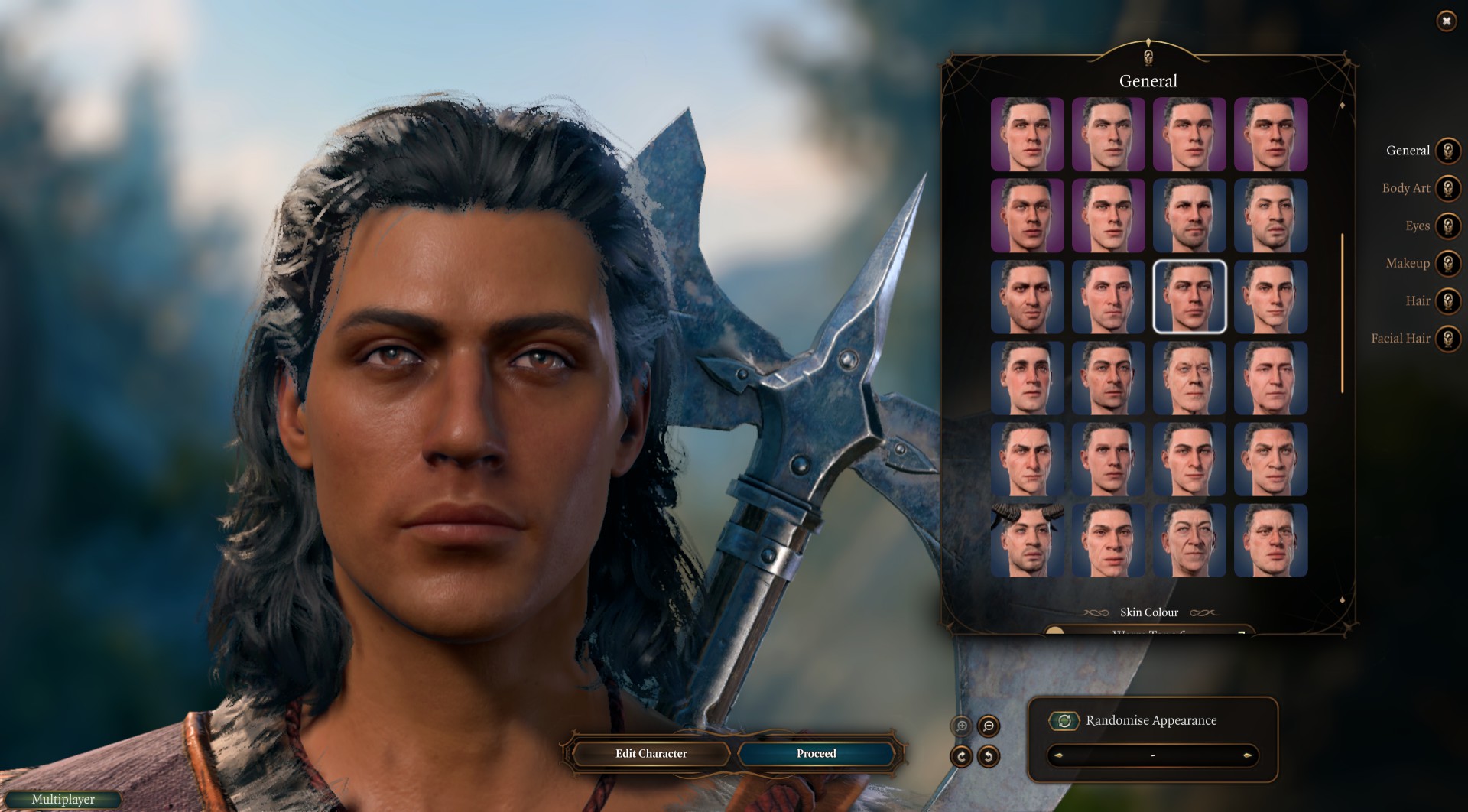The height and width of the screenshot is (812, 1468).
Task: Choose the Facial Hair tab
Action: click(x=1447, y=339)
